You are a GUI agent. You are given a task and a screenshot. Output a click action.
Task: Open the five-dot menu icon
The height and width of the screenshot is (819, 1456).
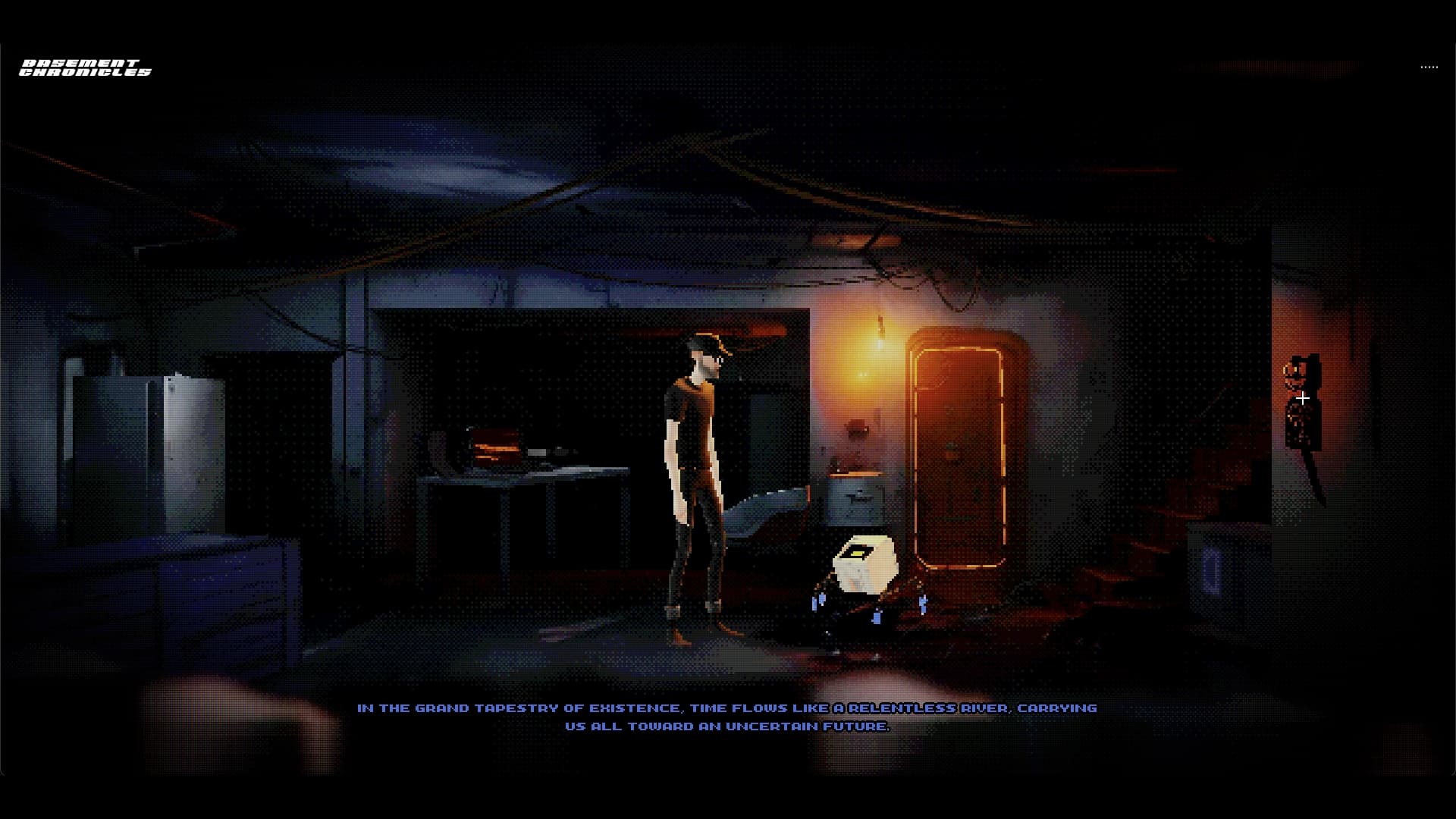1429,67
